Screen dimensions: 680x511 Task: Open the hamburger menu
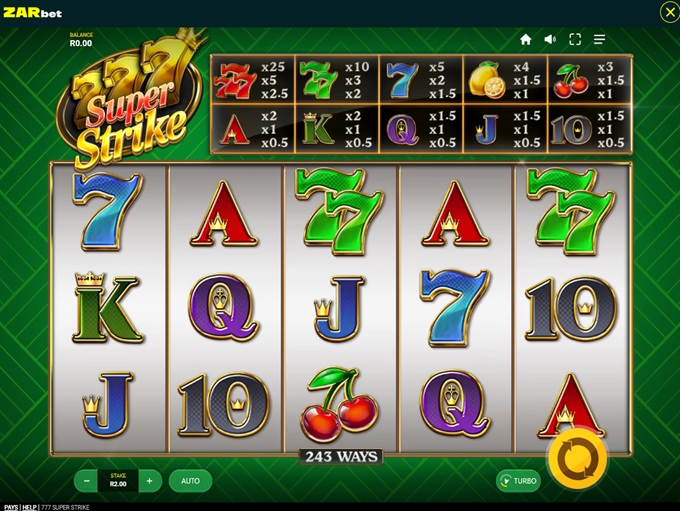[x=600, y=39]
